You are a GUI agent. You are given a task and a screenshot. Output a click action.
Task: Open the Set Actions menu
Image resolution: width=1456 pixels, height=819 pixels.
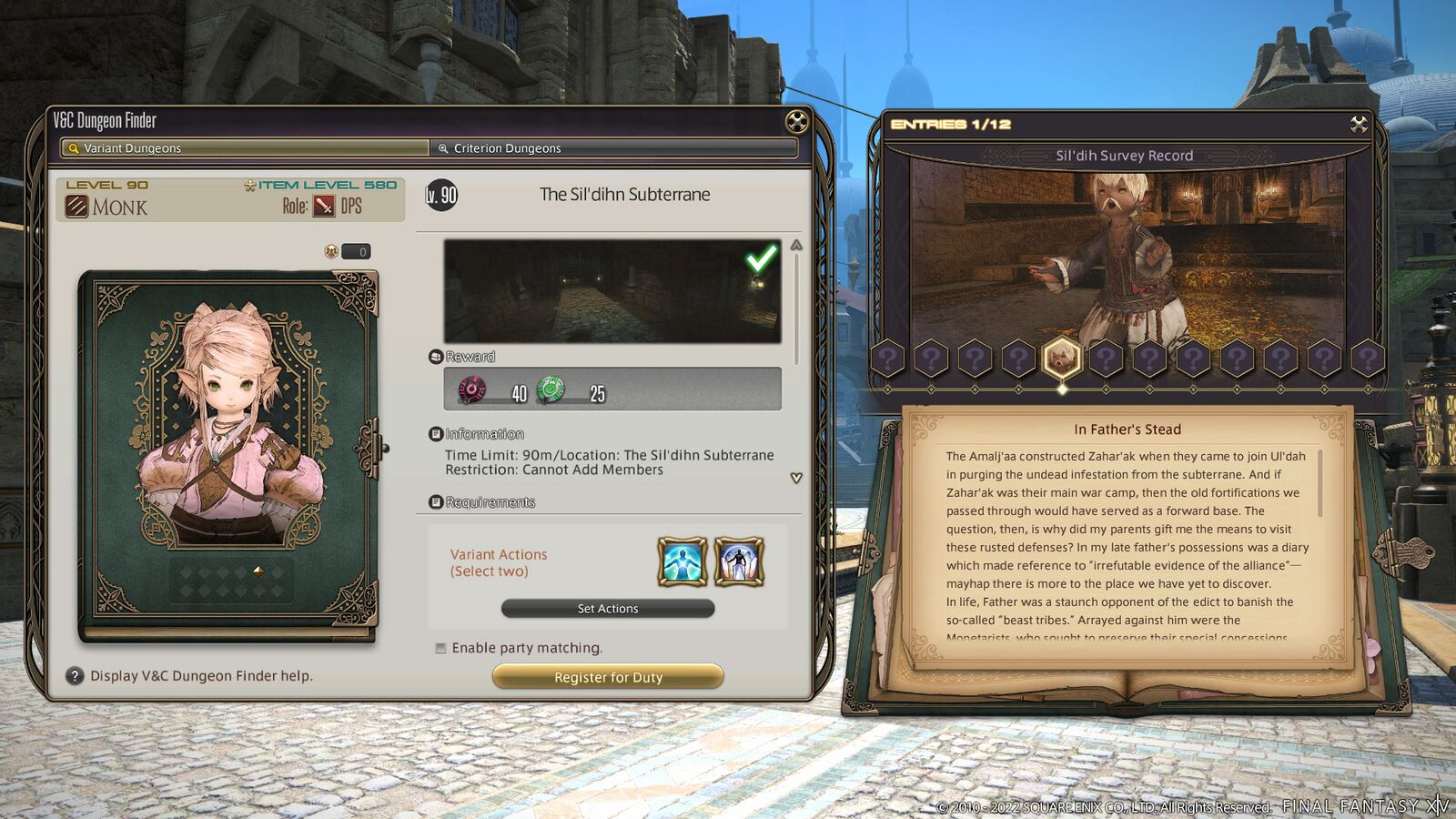[608, 609]
